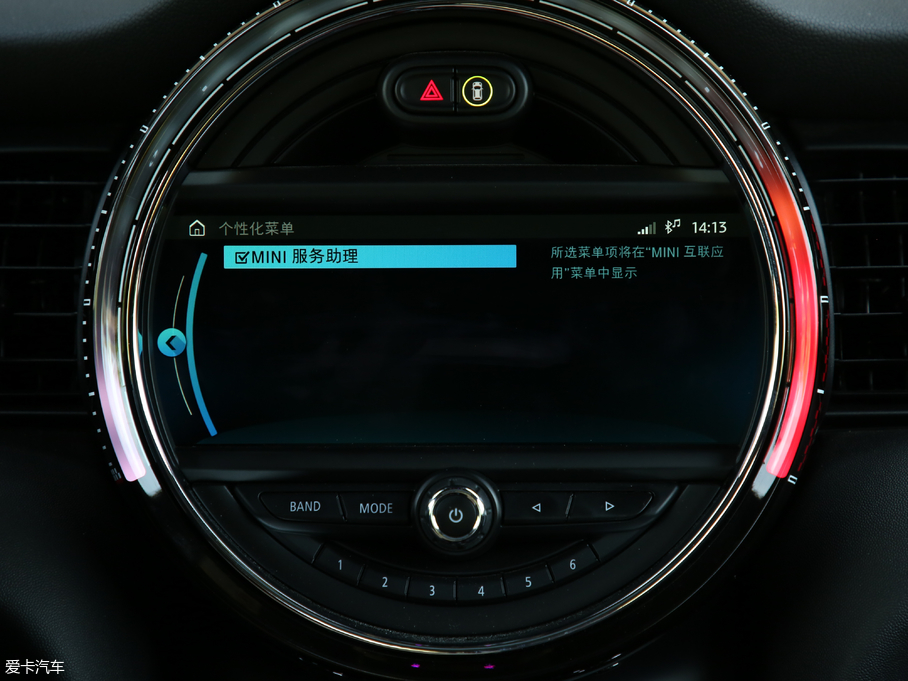
Task: Choose the MODE button
Action: coord(376,508)
